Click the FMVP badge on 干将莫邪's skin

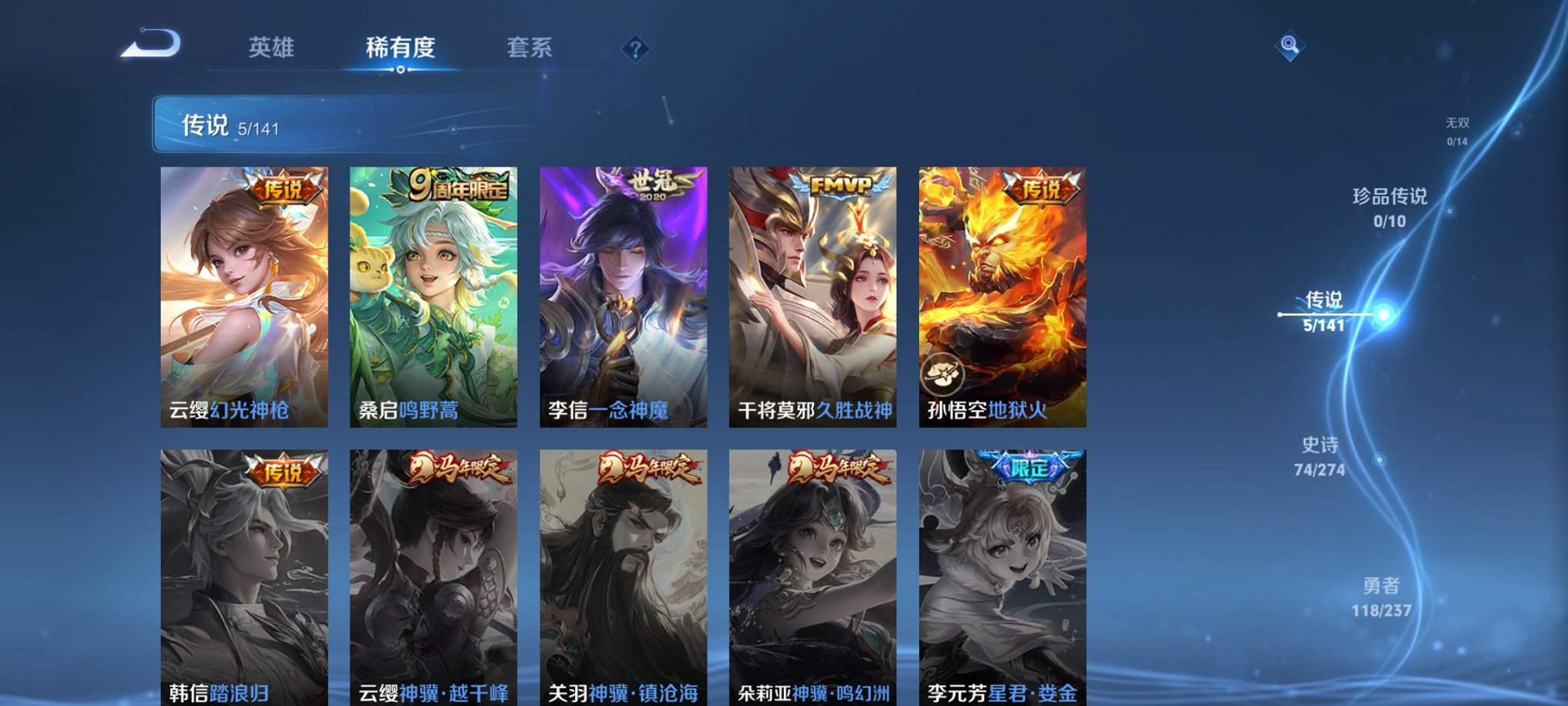coord(841,185)
